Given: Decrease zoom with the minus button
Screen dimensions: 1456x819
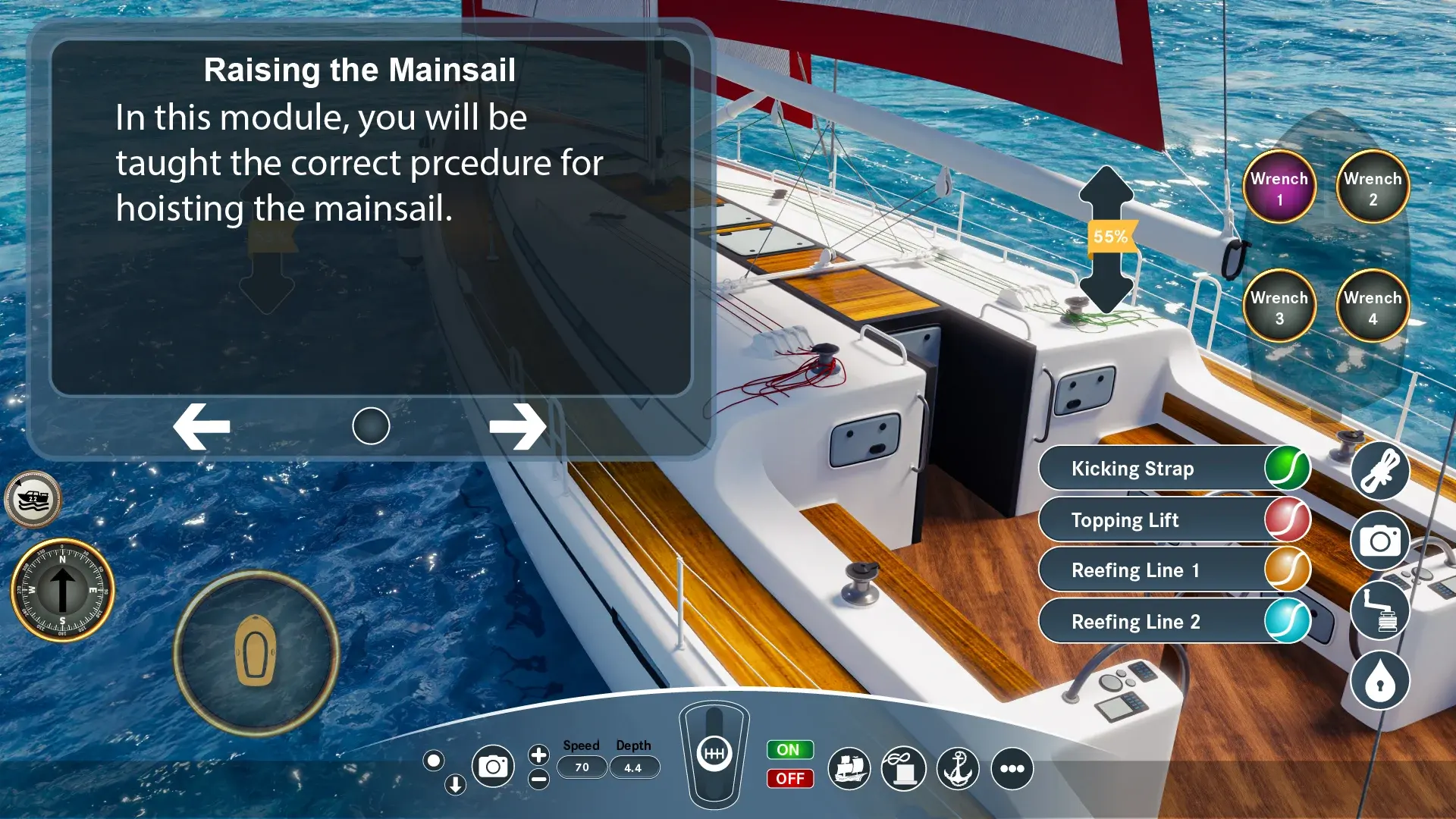Looking at the screenshot, I should click(x=538, y=779).
